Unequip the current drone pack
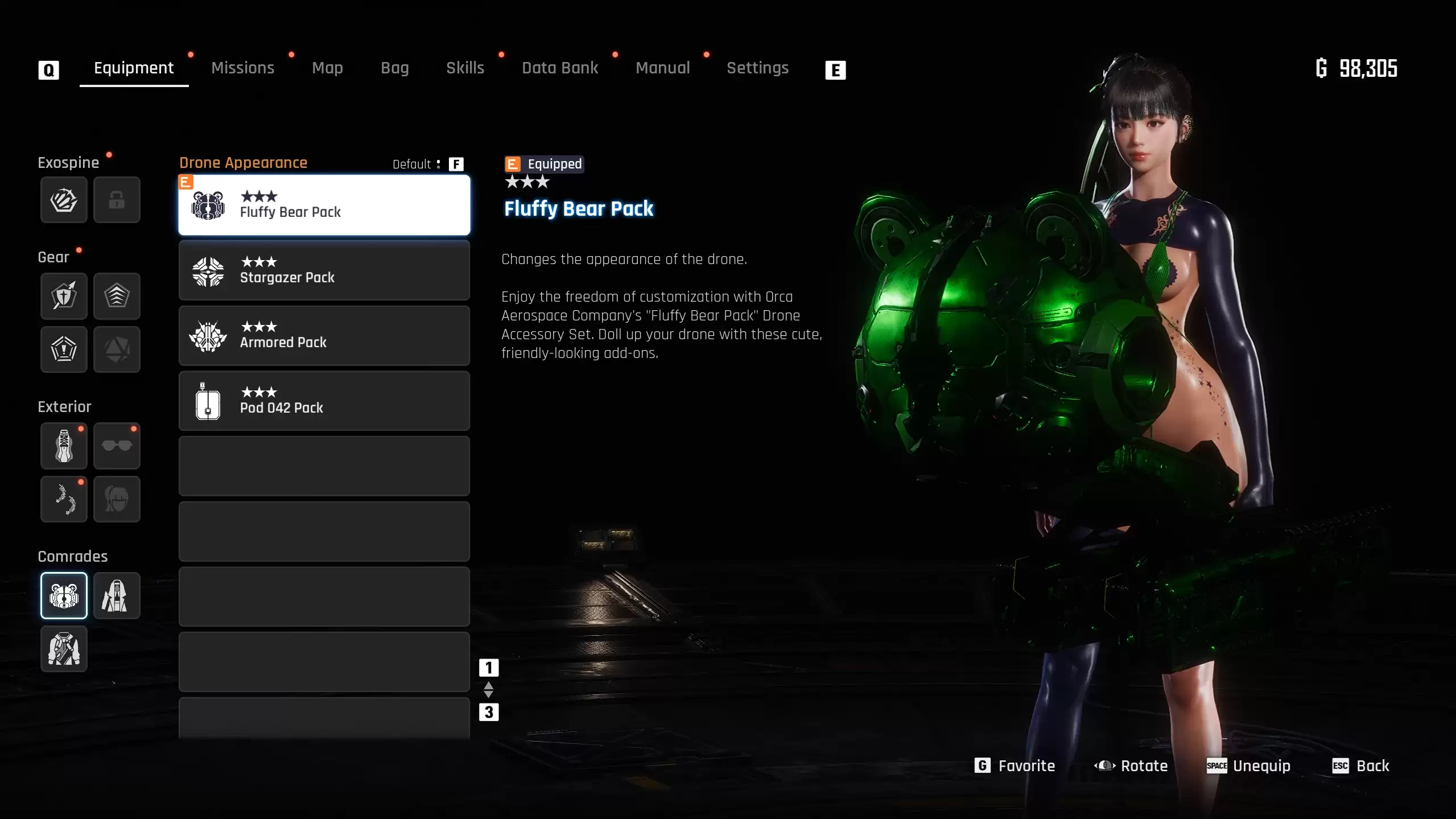1456x819 pixels. click(x=1249, y=766)
